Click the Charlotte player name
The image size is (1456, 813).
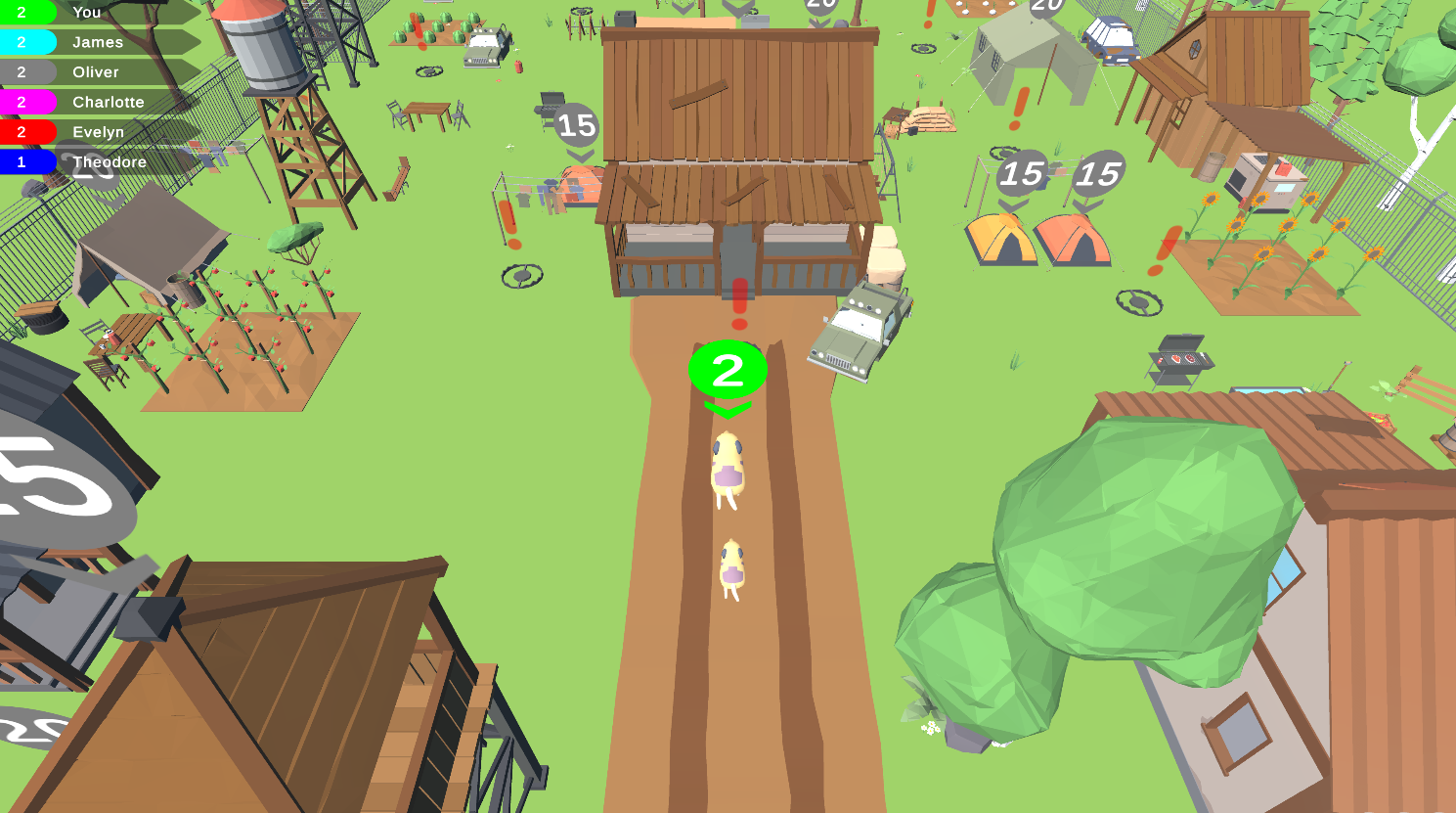(x=110, y=102)
